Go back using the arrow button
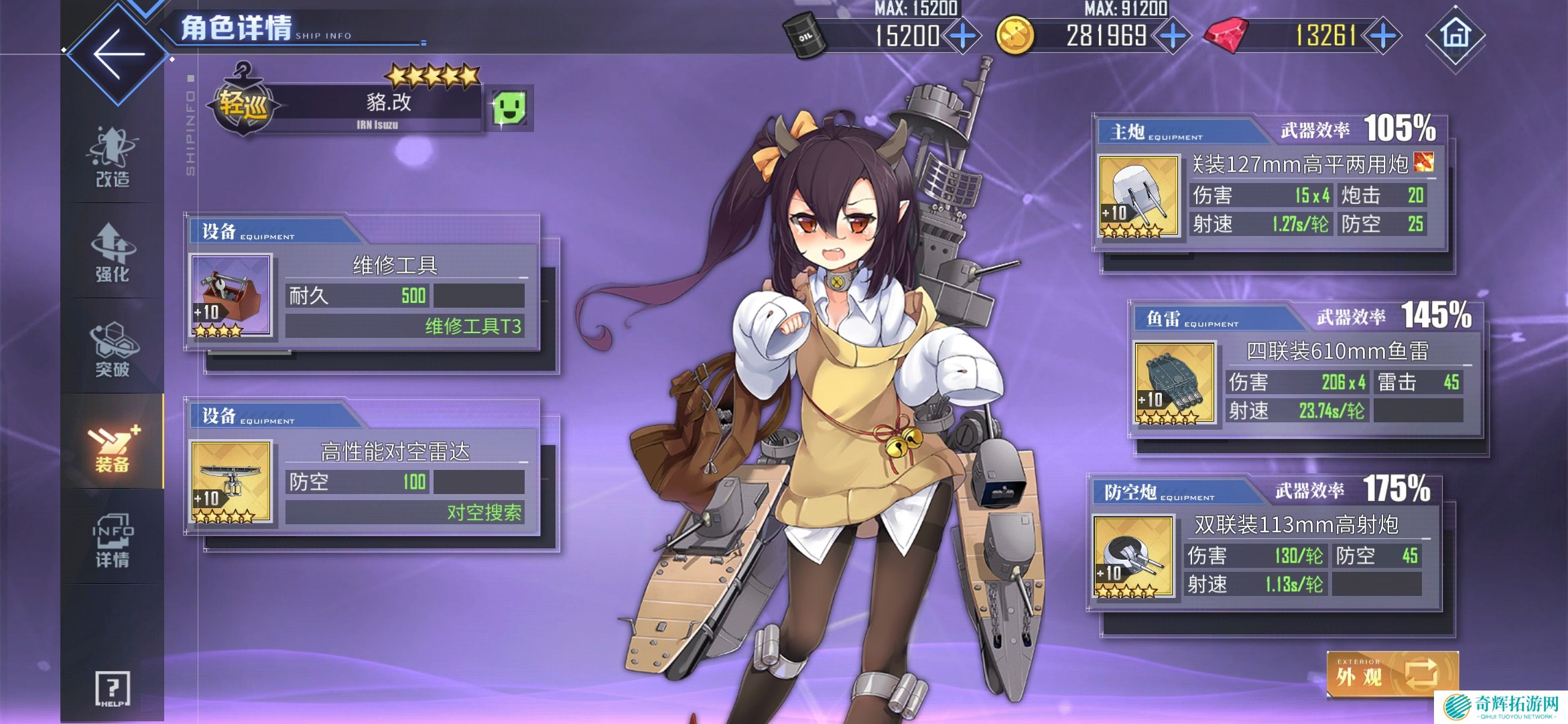This screenshot has height=724, width=1568. coord(119,54)
